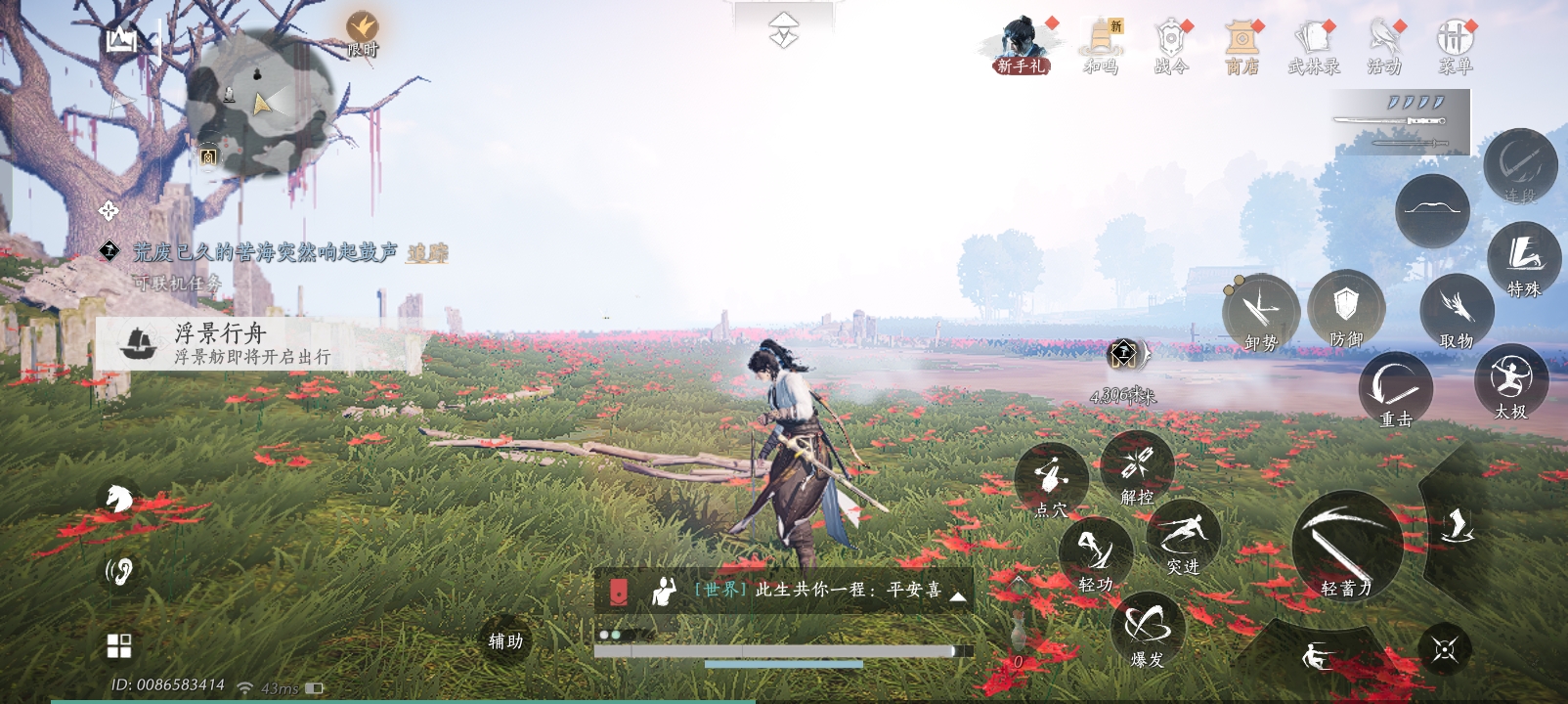This screenshot has width=1568, height=704.
Task: Expand the bottom-left quick menu grid
Action: click(120, 643)
